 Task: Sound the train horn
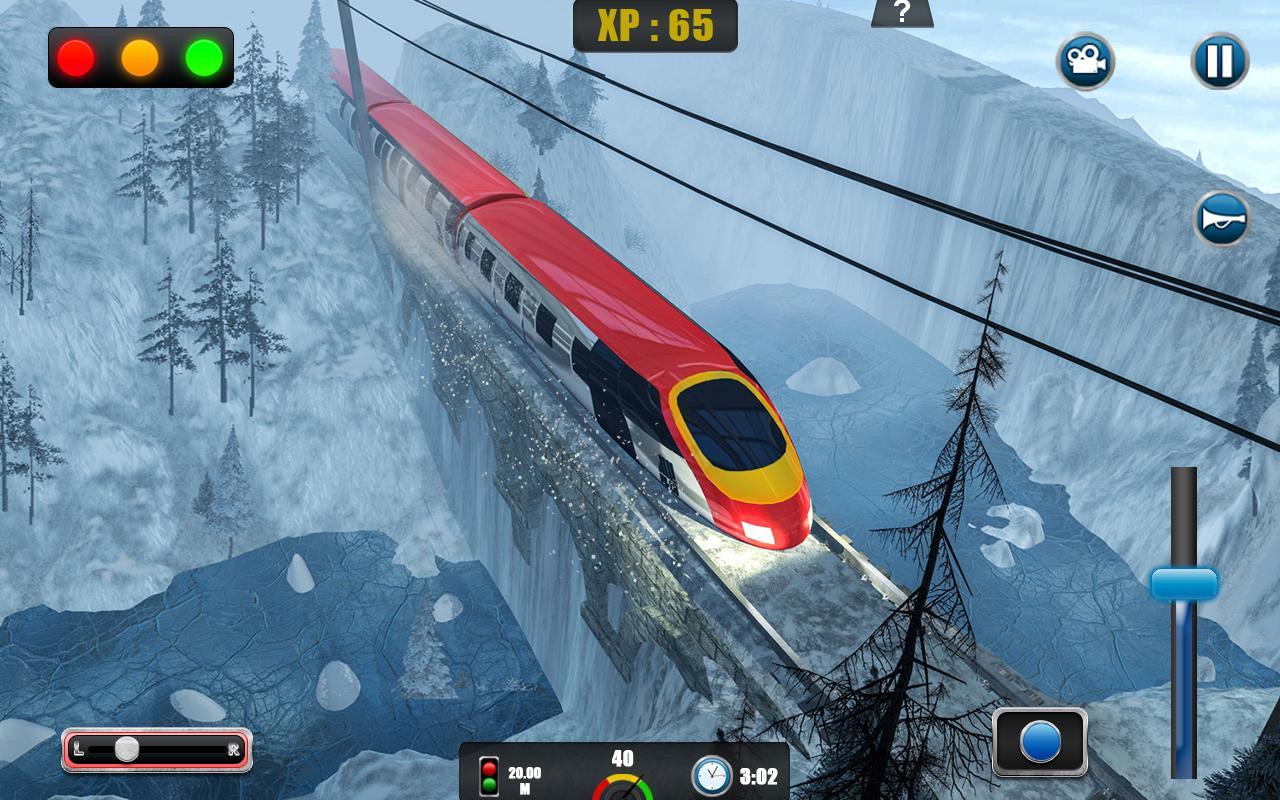point(1221,219)
